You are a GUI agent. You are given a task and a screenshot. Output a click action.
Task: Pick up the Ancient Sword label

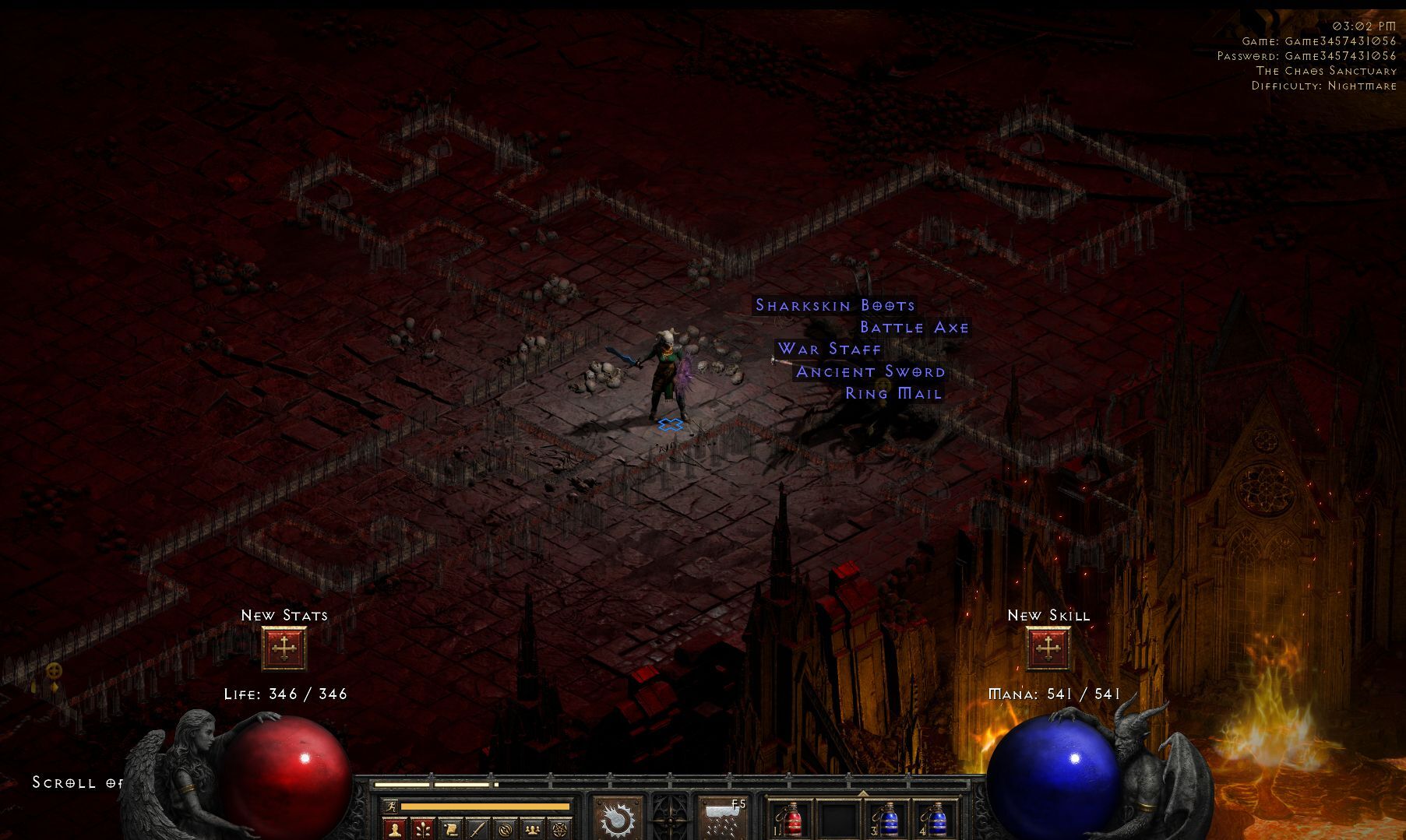(870, 372)
